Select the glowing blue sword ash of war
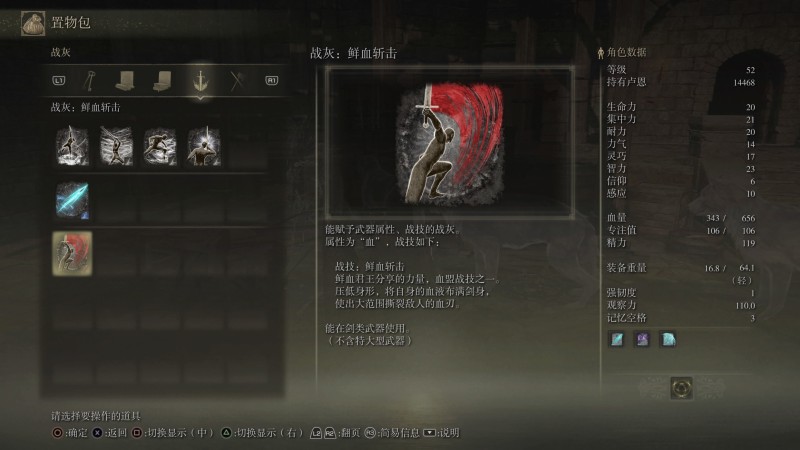This screenshot has width=800, height=450. [72, 200]
